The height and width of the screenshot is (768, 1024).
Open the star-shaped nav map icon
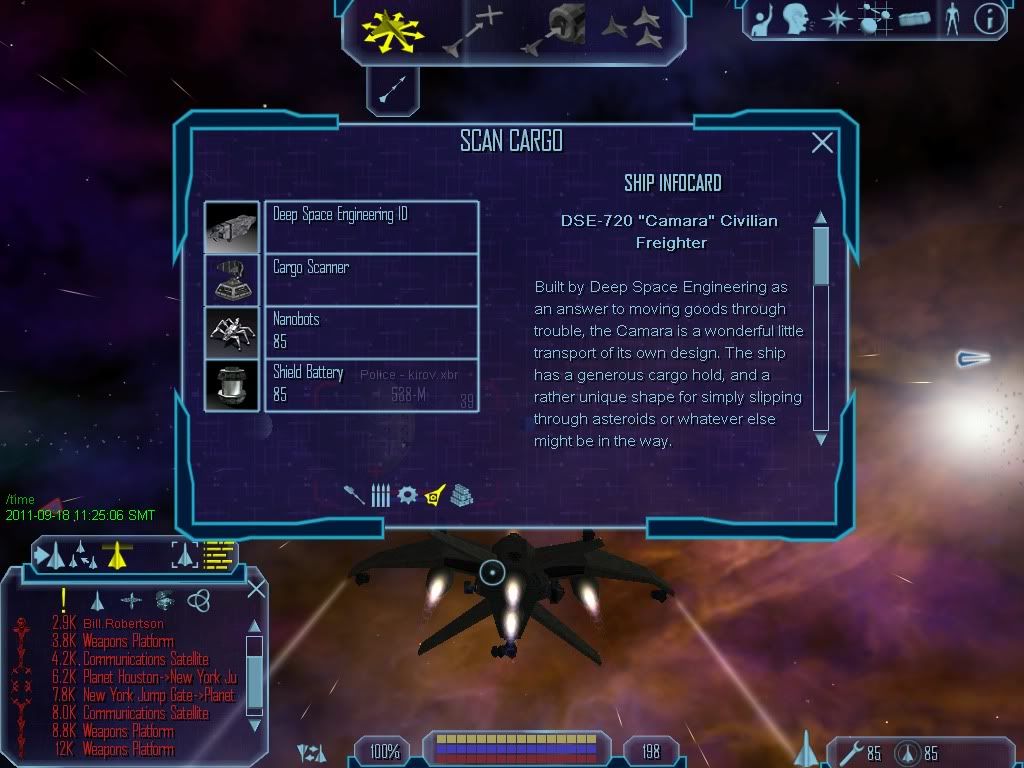836,18
